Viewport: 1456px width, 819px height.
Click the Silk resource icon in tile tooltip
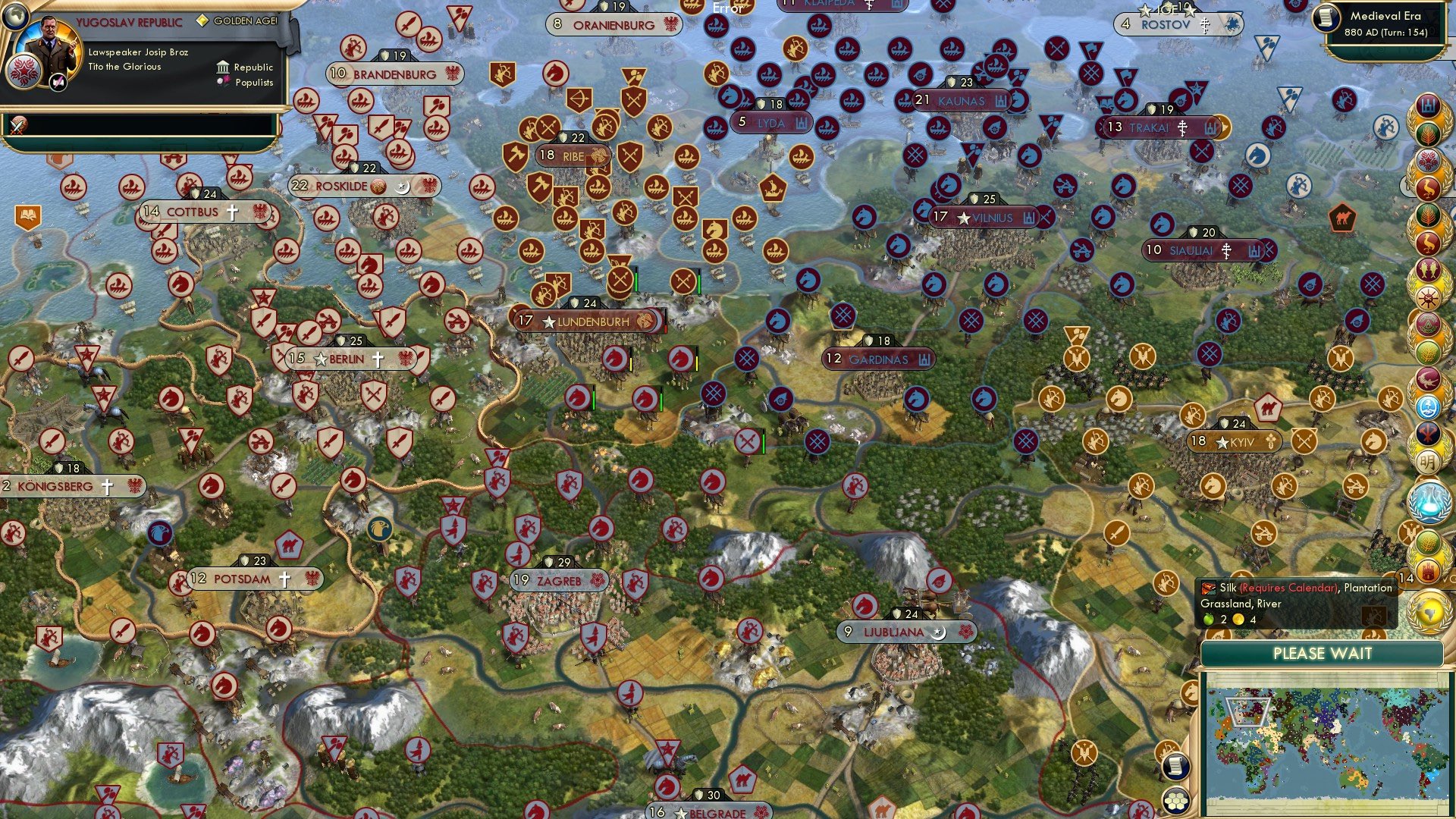click(1208, 587)
